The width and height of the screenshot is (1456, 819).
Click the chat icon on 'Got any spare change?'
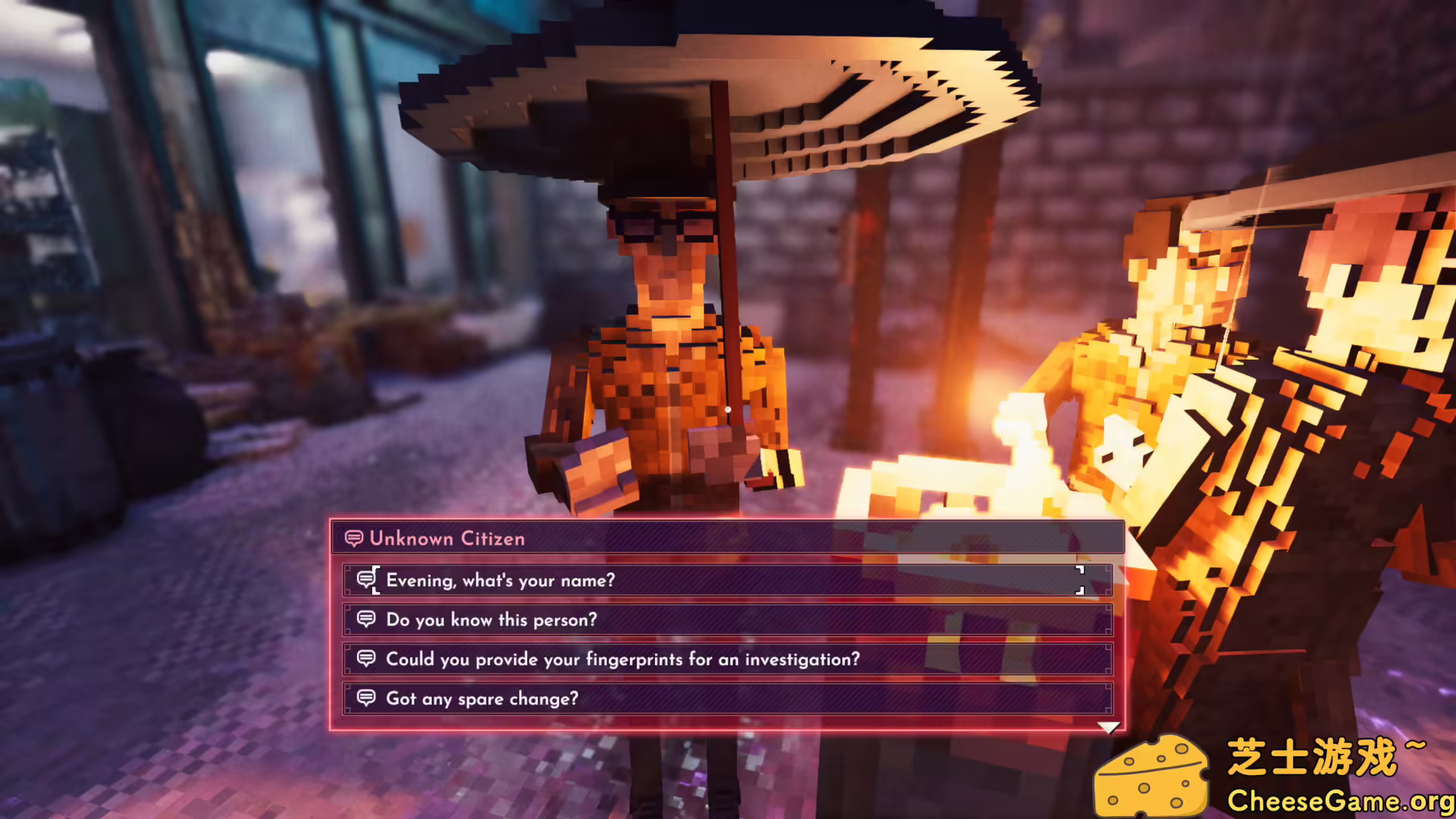367,698
